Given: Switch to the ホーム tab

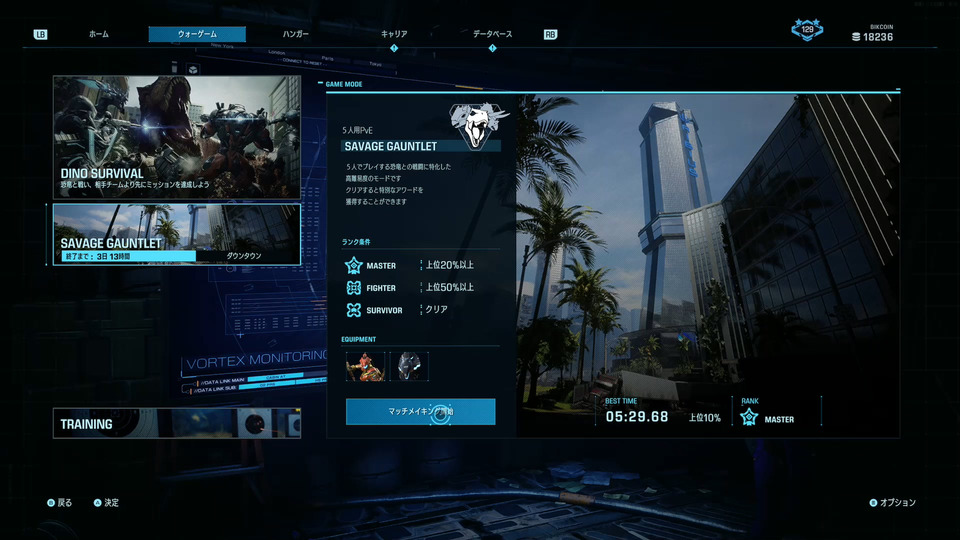Looking at the screenshot, I should (98, 34).
